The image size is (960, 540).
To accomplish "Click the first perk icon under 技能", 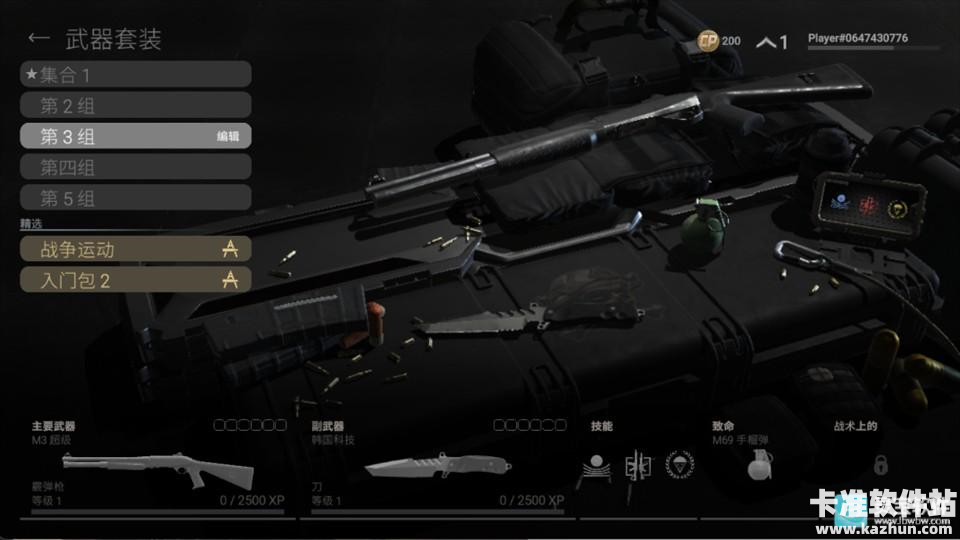I will (x=597, y=466).
